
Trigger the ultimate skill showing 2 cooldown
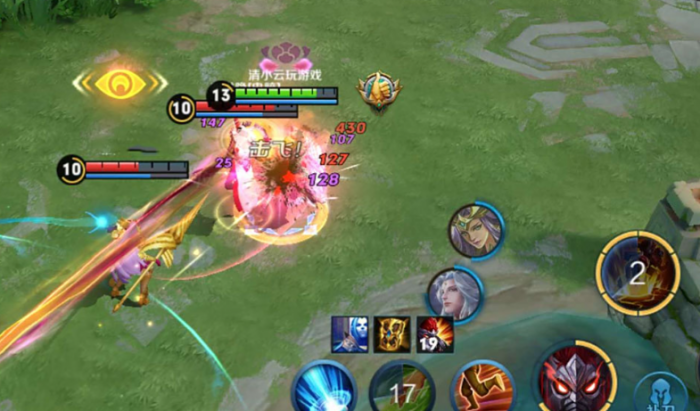coord(638,273)
